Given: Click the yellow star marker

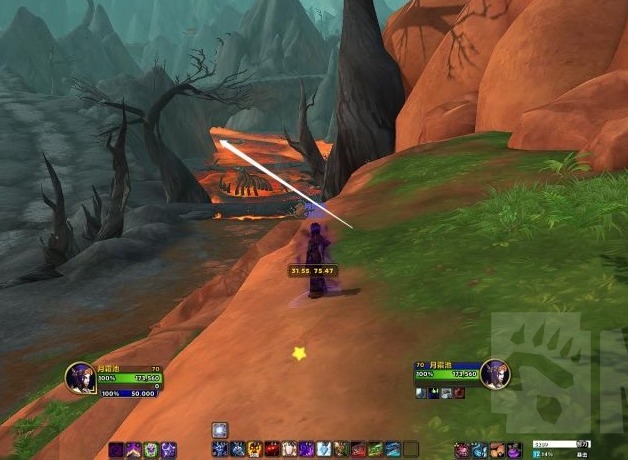Looking at the screenshot, I should tap(298, 353).
